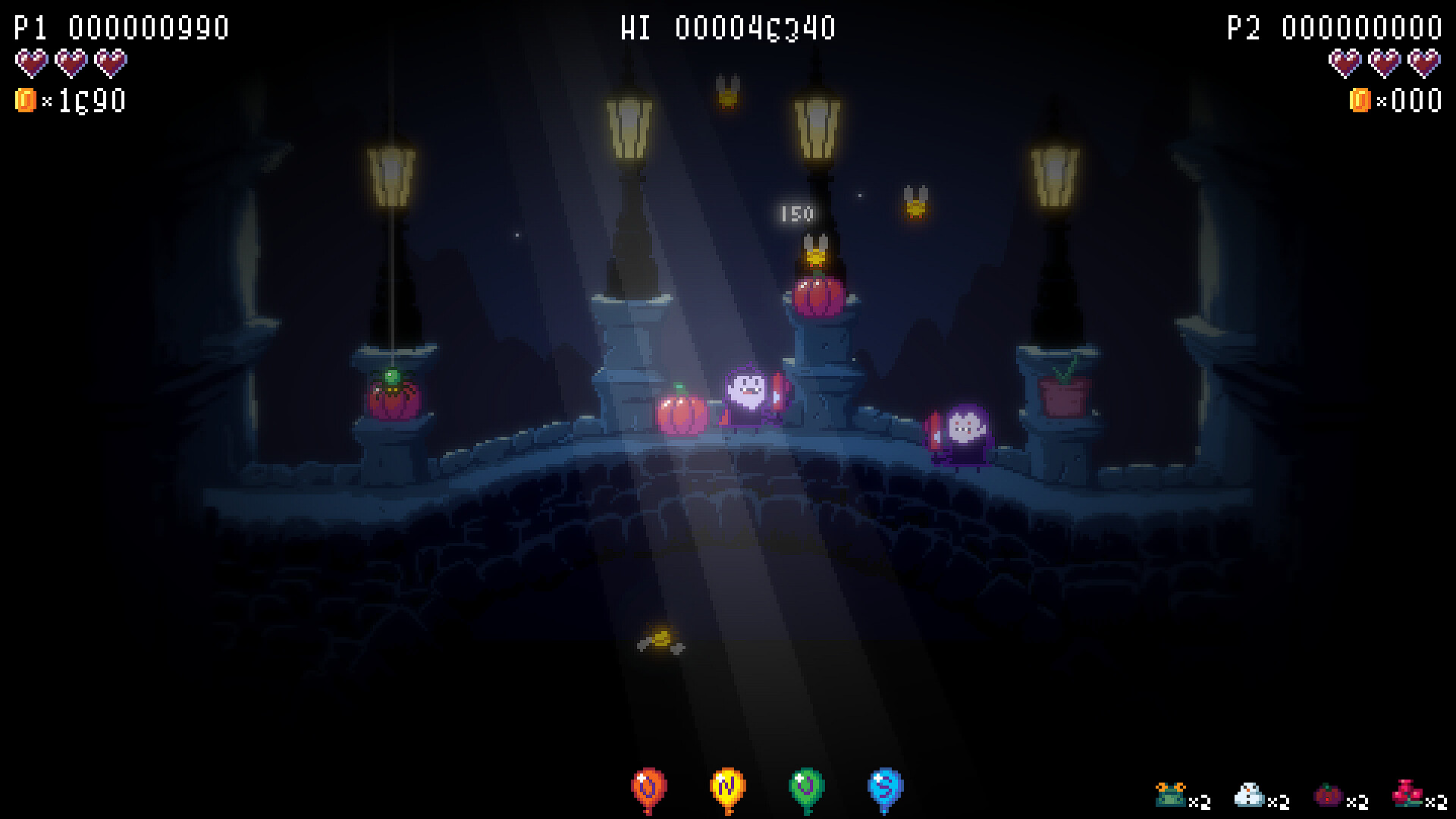Viewport: 1456px width, 819px height.
Task: Click the falling candy below the bridge
Action: coord(659,639)
